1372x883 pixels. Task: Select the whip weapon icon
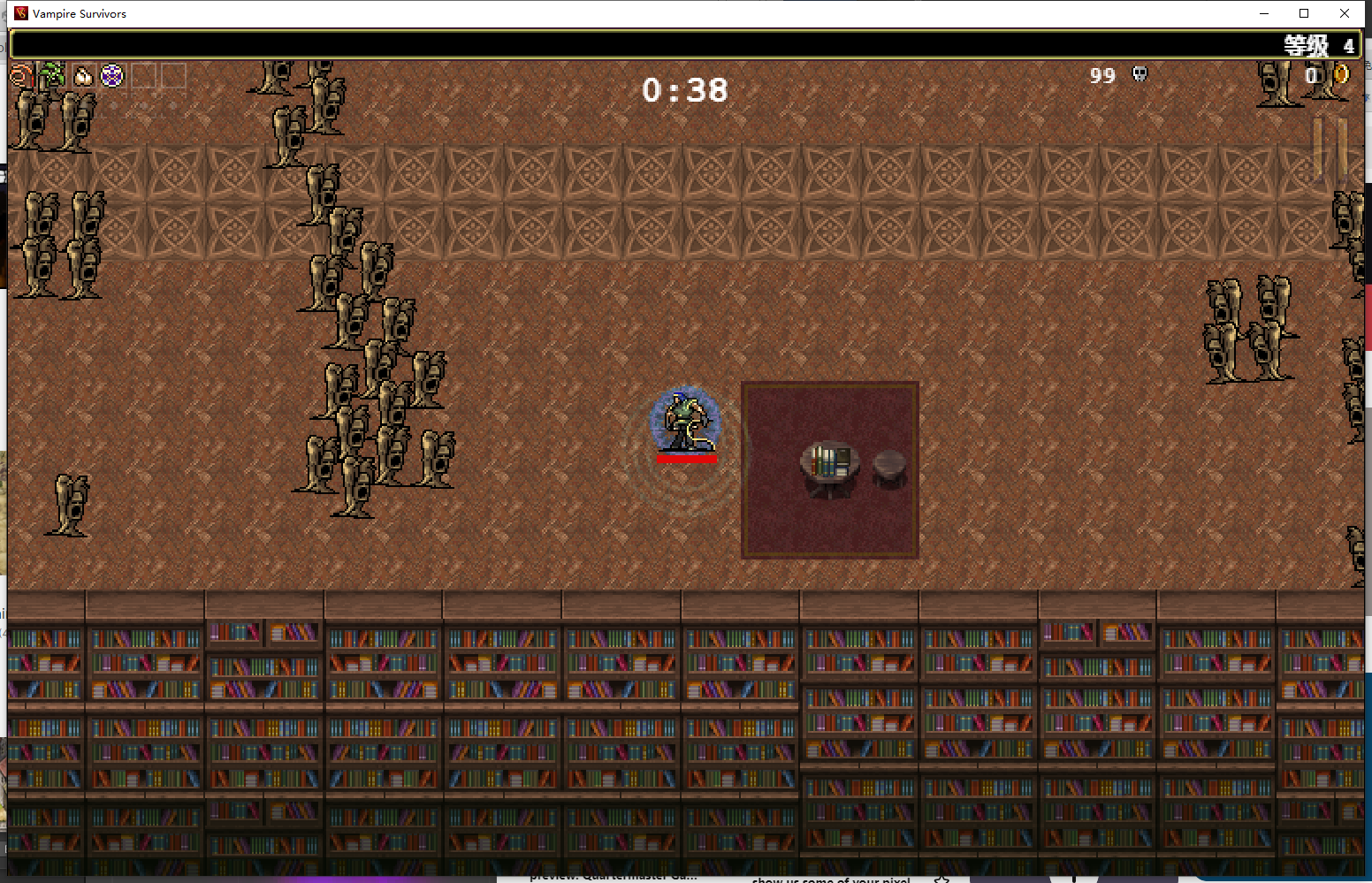tap(21, 76)
